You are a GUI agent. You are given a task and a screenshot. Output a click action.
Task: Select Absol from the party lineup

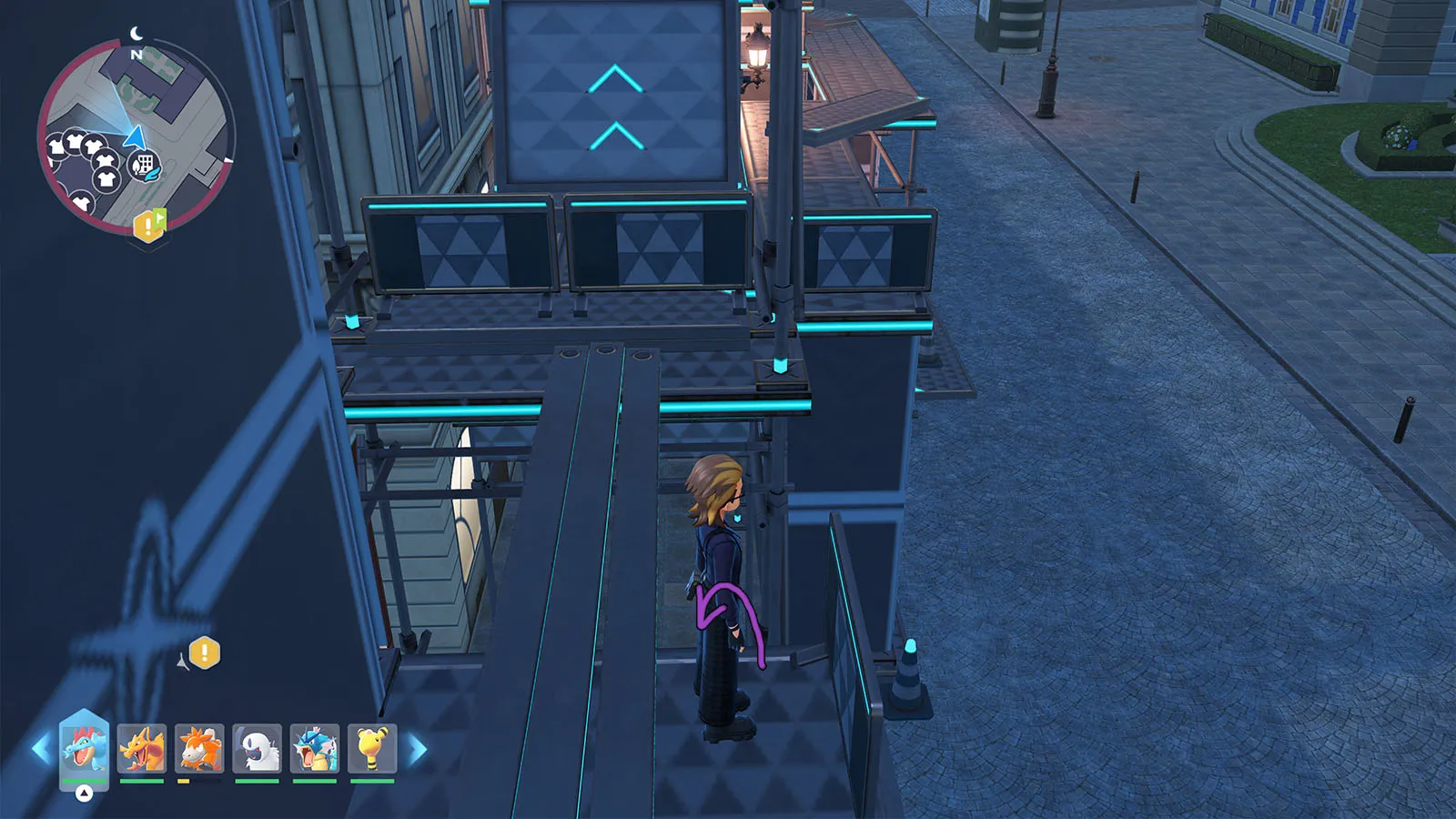tap(258, 748)
